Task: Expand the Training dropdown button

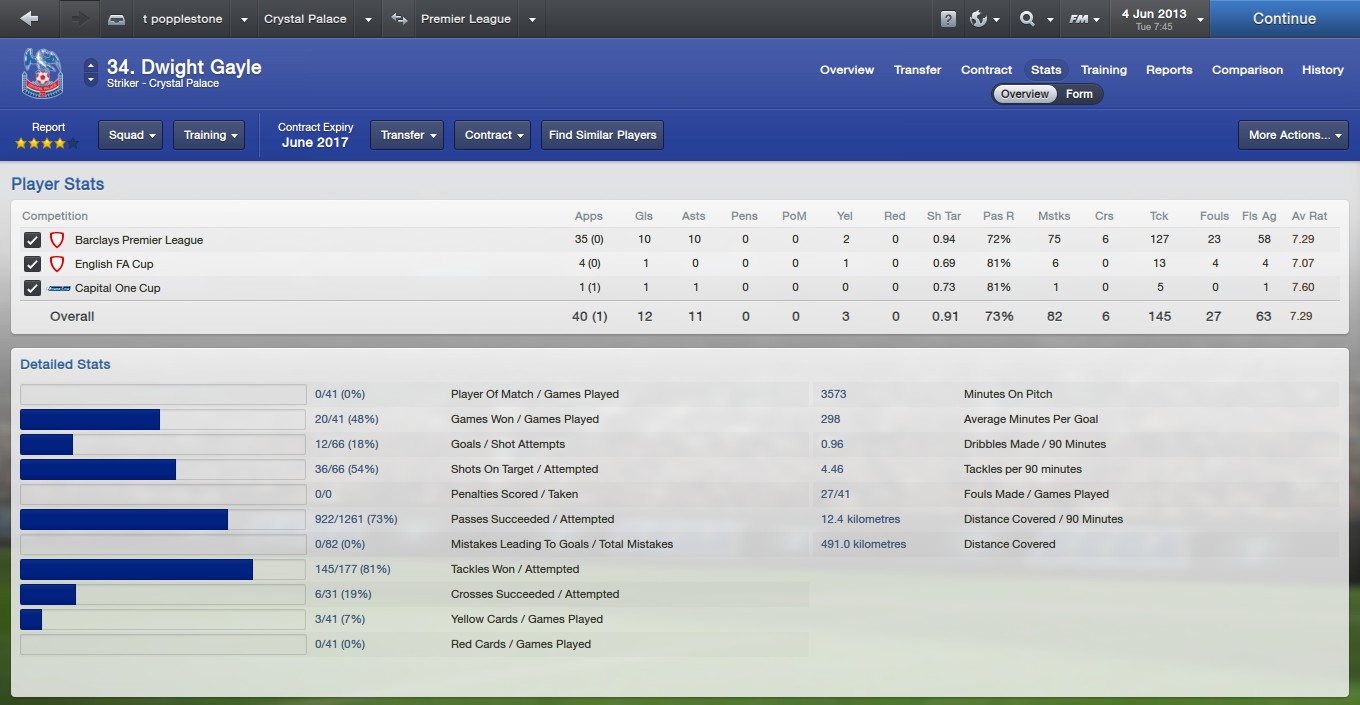Action: click(209, 135)
